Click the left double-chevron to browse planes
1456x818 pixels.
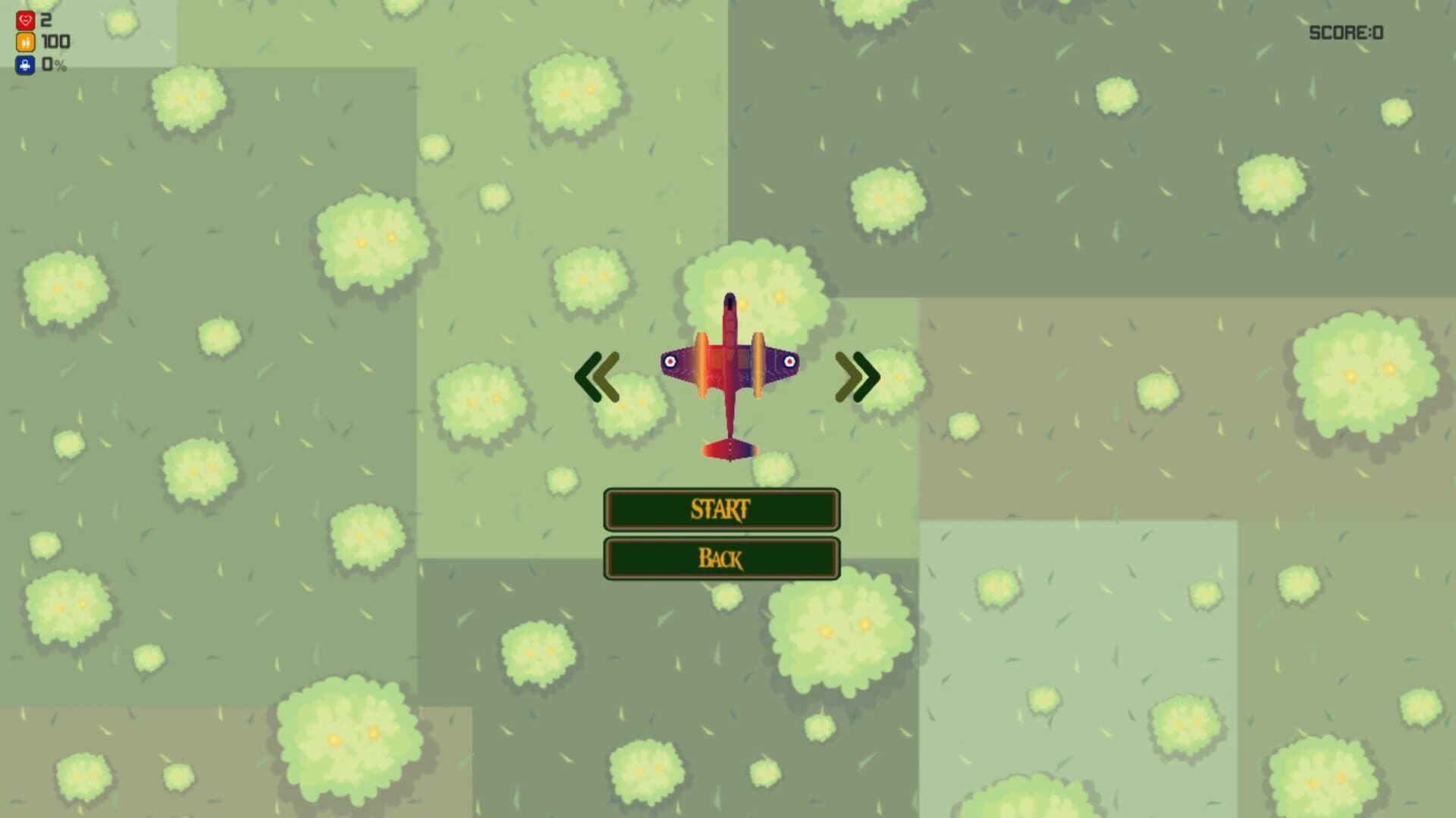pos(599,375)
